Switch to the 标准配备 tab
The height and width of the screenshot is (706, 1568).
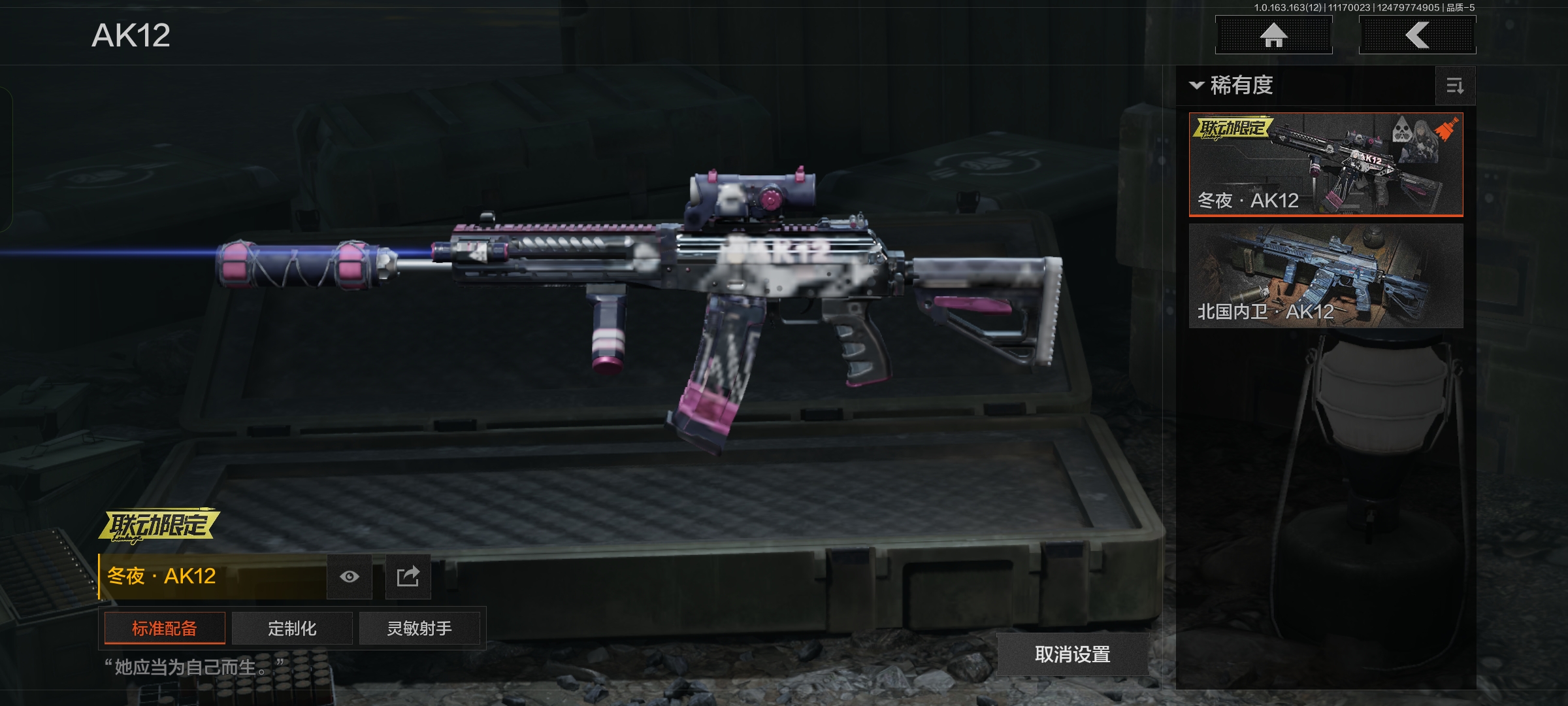[x=165, y=628]
